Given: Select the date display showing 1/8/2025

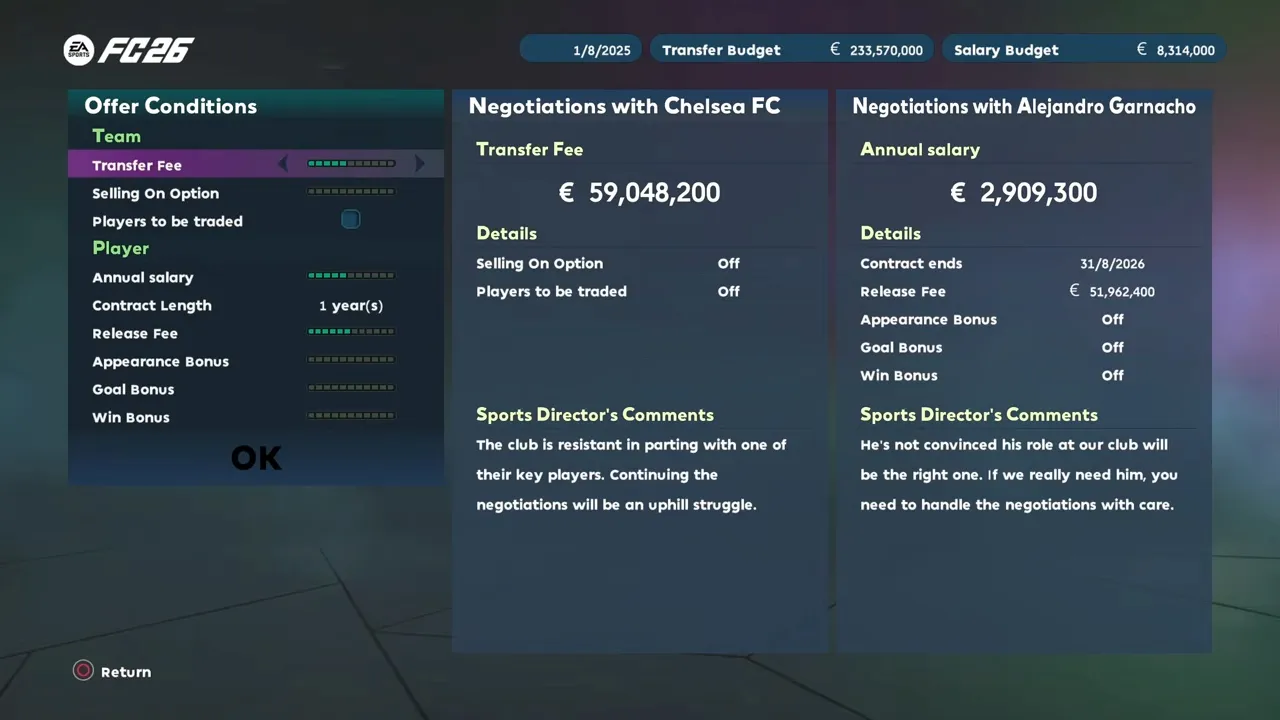Looking at the screenshot, I should (x=581, y=49).
